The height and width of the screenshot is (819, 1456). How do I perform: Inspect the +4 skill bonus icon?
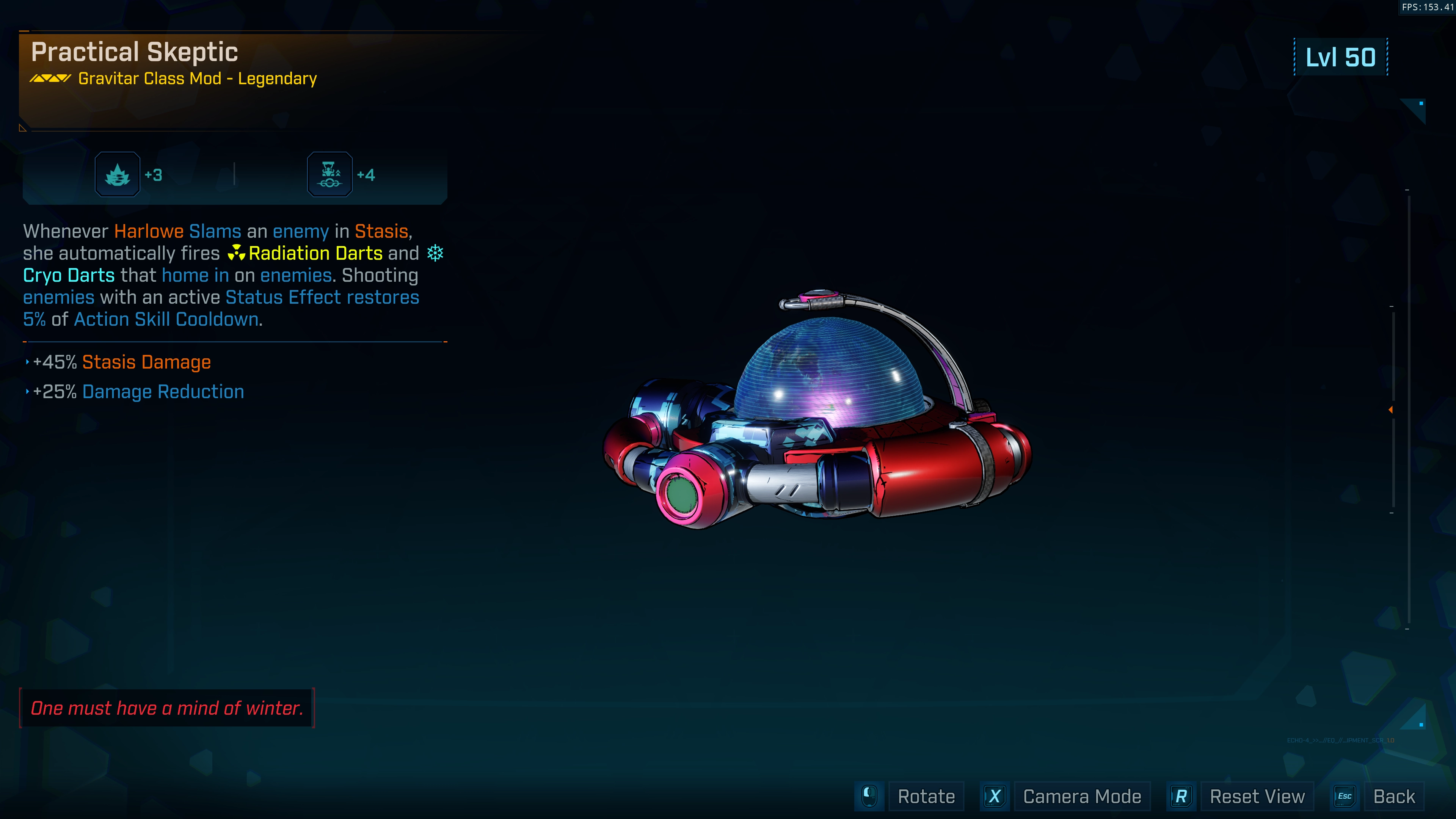click(329, 175)
